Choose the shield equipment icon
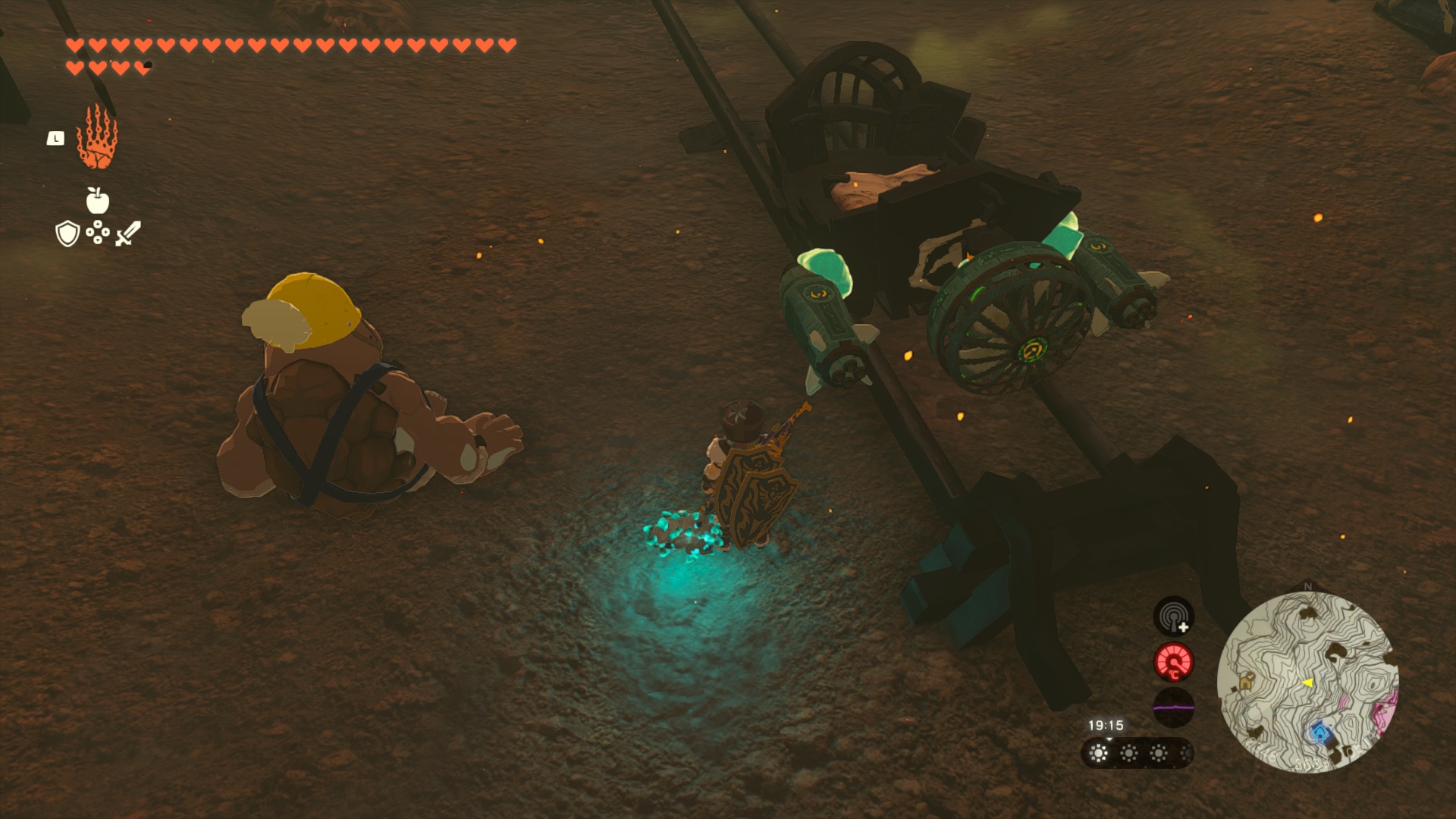 pos(67,234)
